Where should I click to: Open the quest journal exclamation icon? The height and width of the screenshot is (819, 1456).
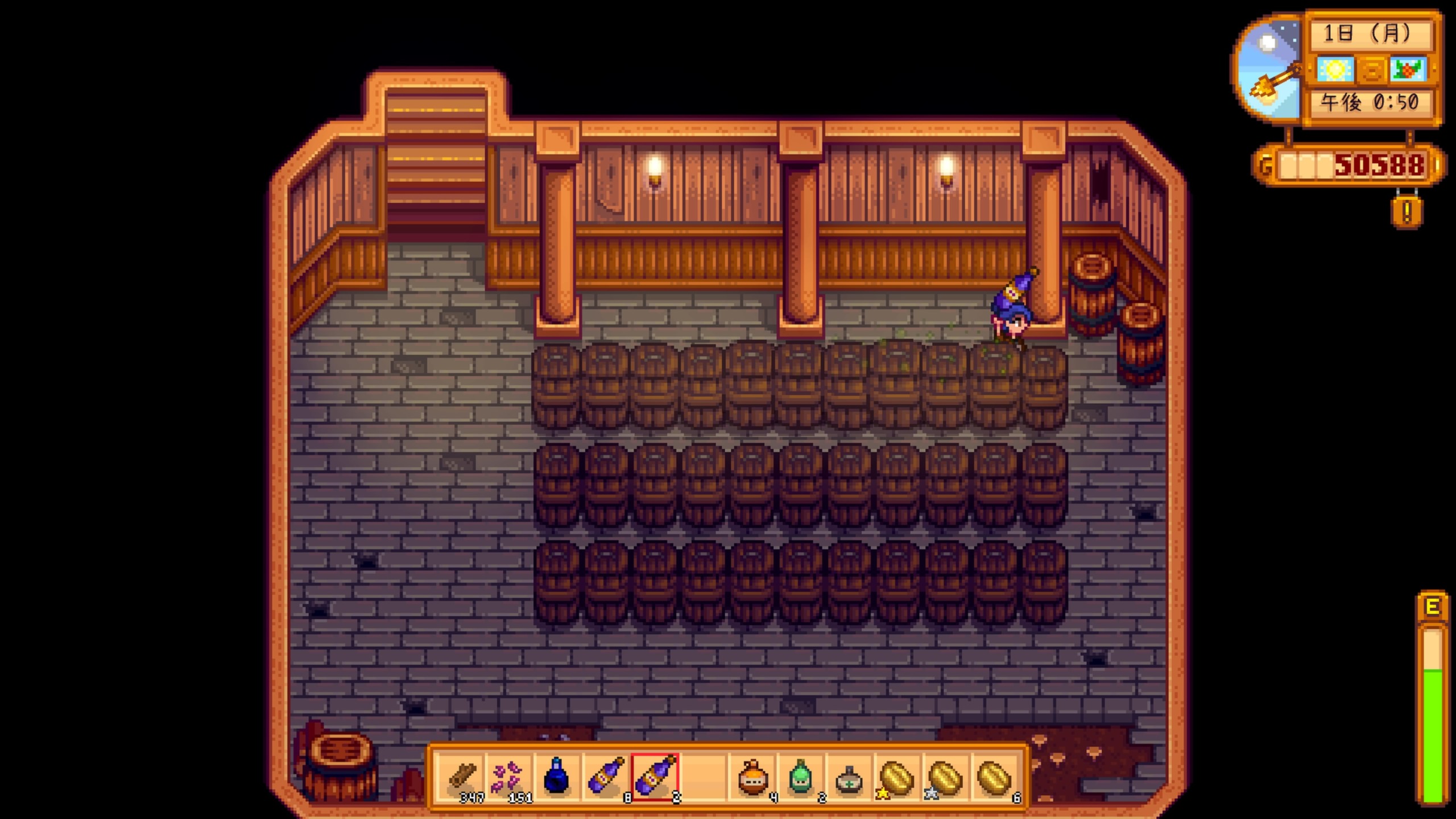[x=1407, y=212]
